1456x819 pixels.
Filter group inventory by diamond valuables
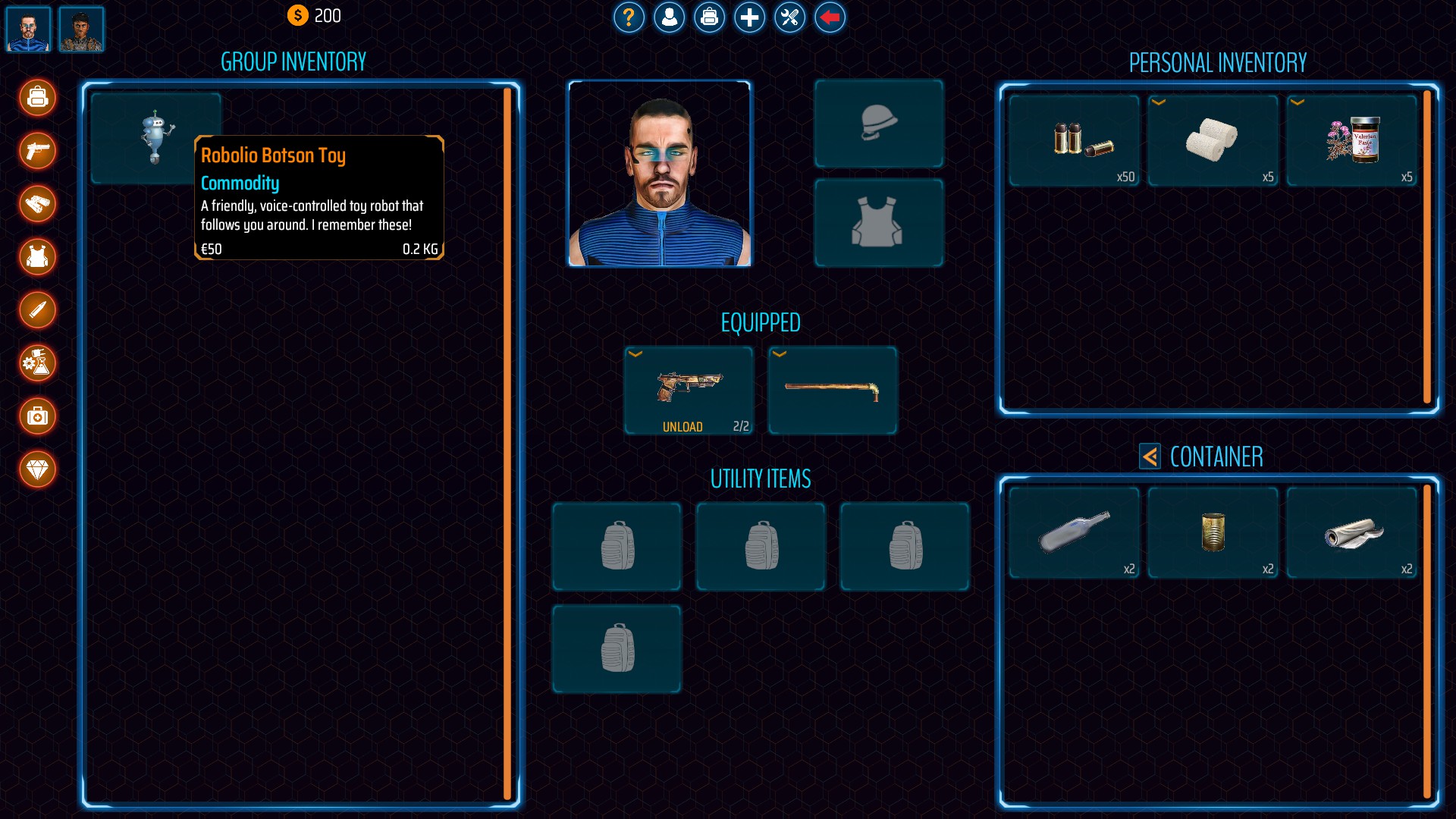(37, 469)
